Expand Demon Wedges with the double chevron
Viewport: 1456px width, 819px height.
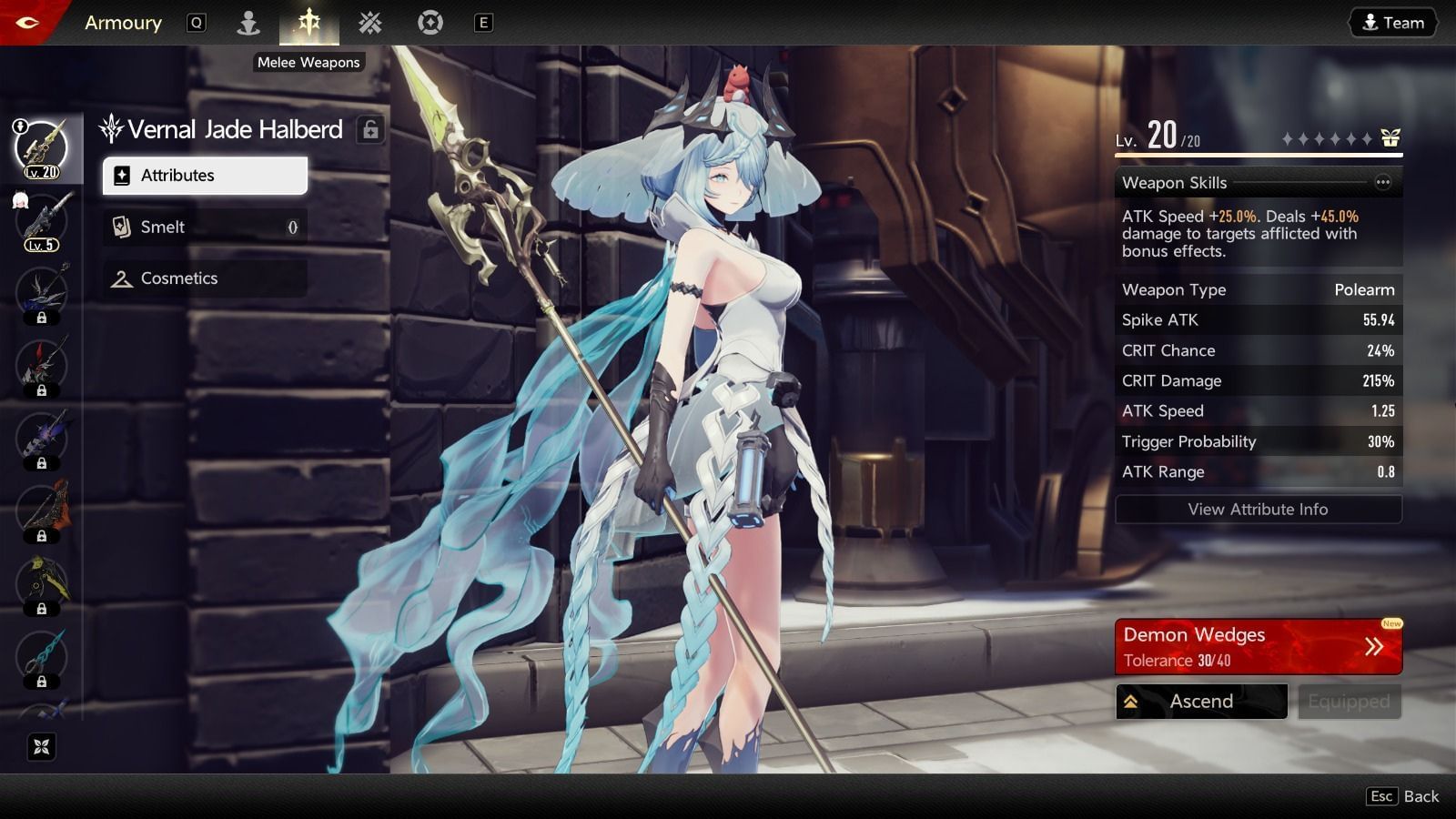tap(1373, 645)
